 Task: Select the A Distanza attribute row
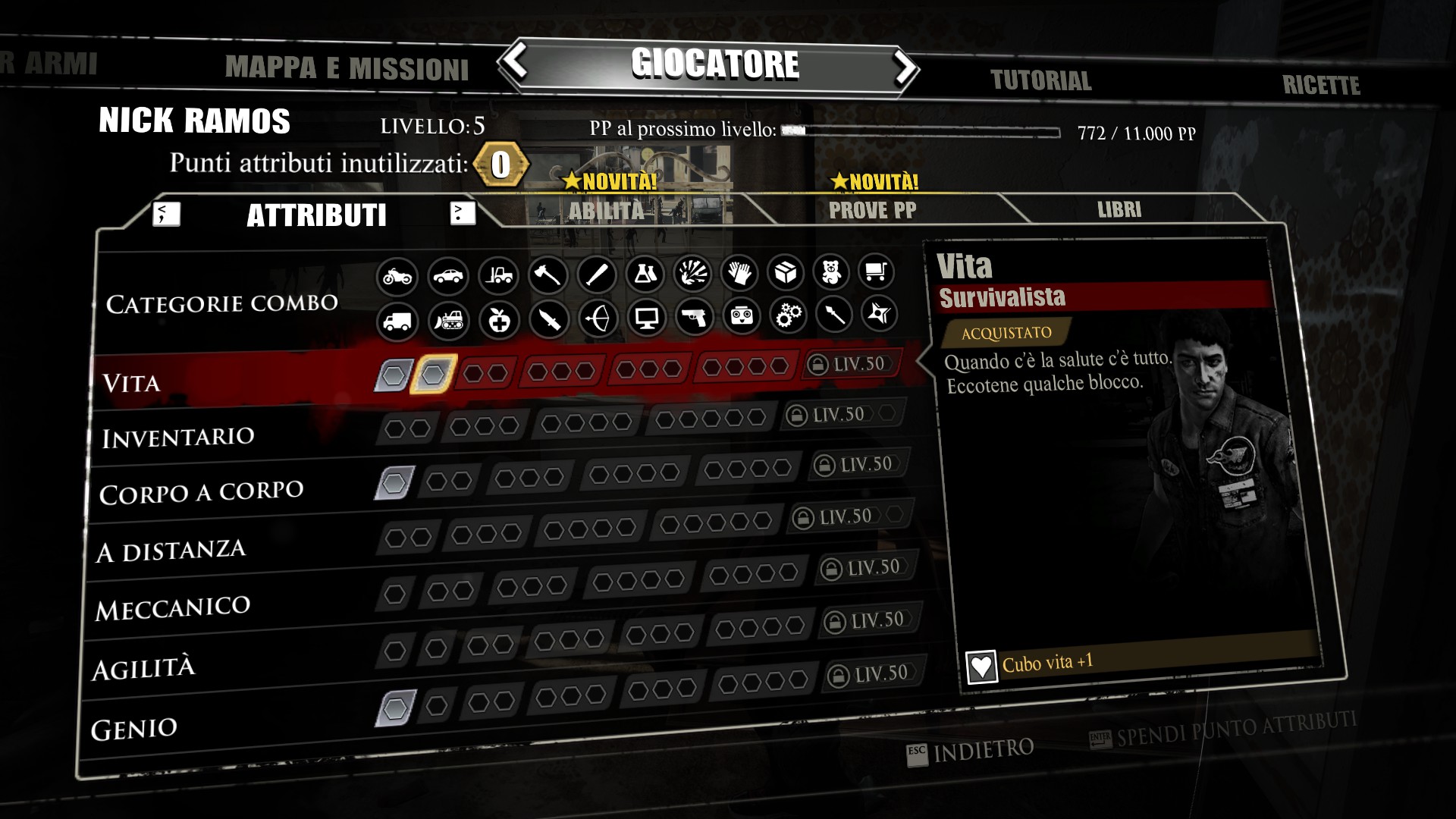pos(171,551)
